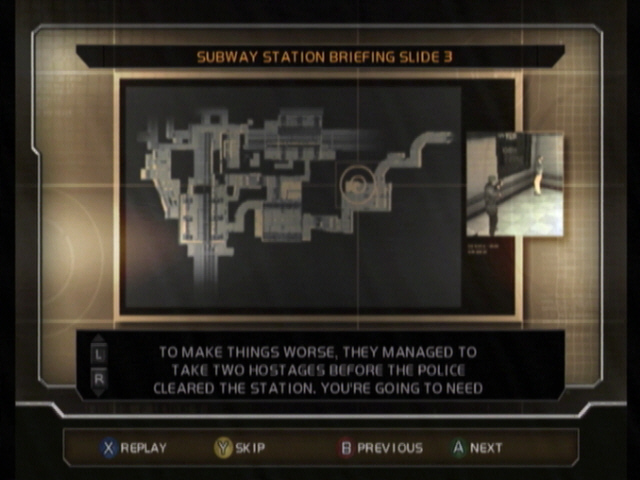
Task: Select the hostage surveillance photo thumbnail
Action: coord(514,185)
